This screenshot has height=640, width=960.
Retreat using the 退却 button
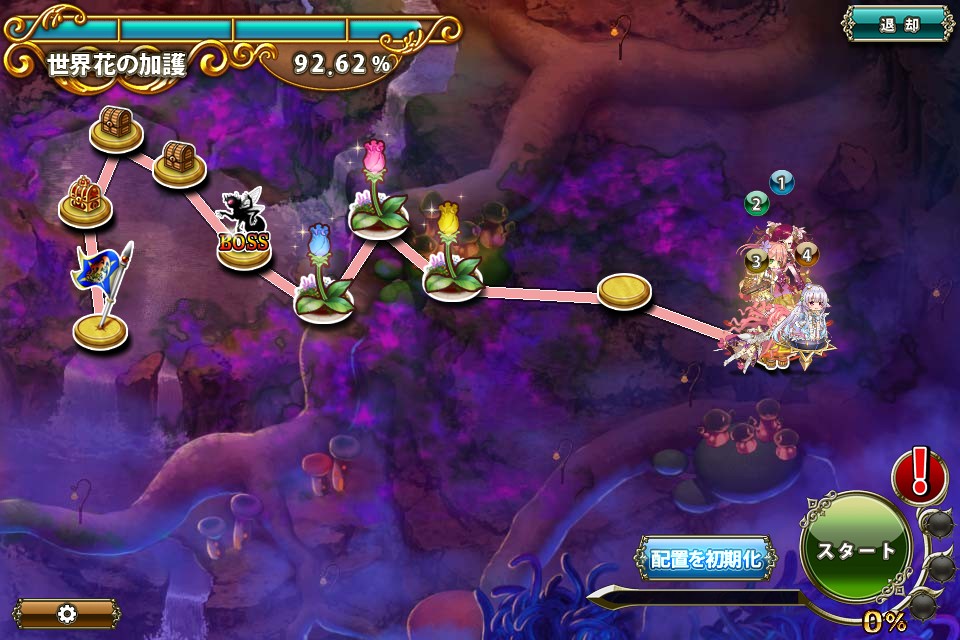(898, 24)
